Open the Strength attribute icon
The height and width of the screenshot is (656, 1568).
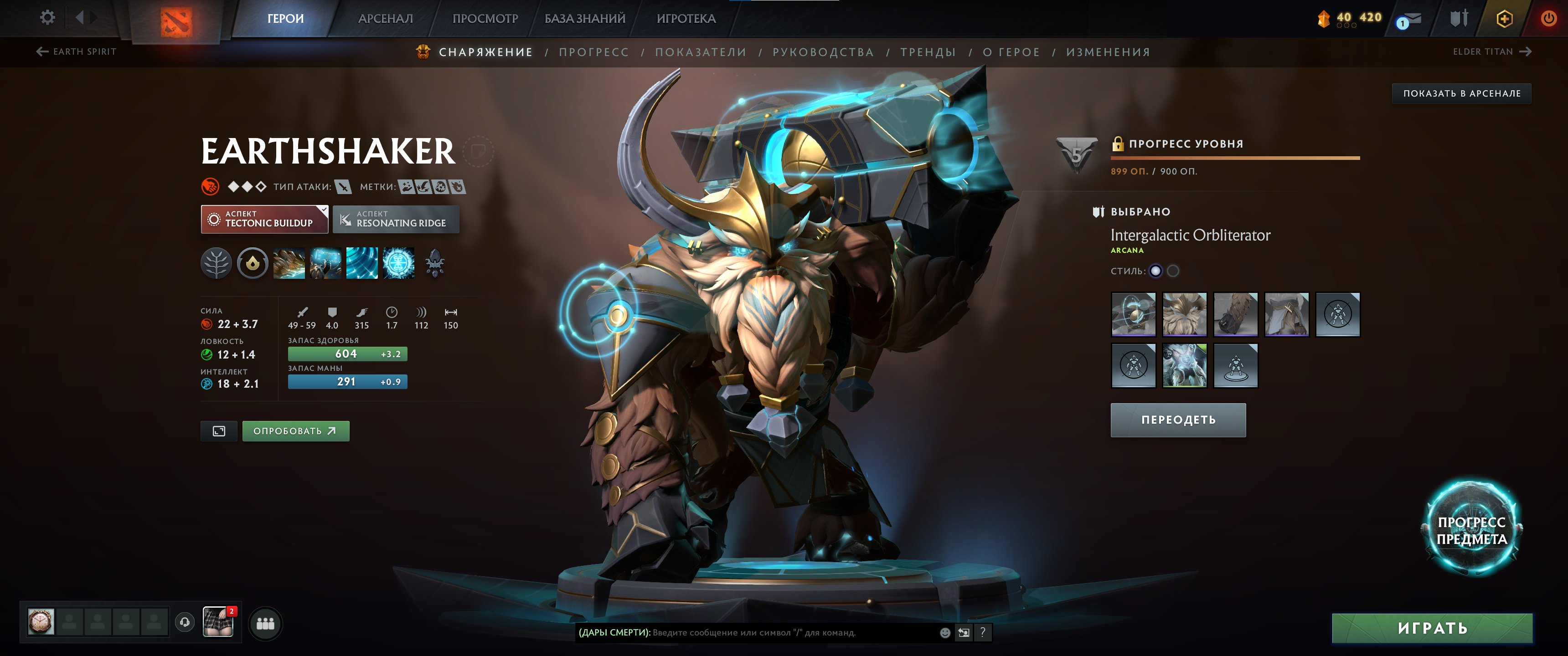tap(206, 324)
